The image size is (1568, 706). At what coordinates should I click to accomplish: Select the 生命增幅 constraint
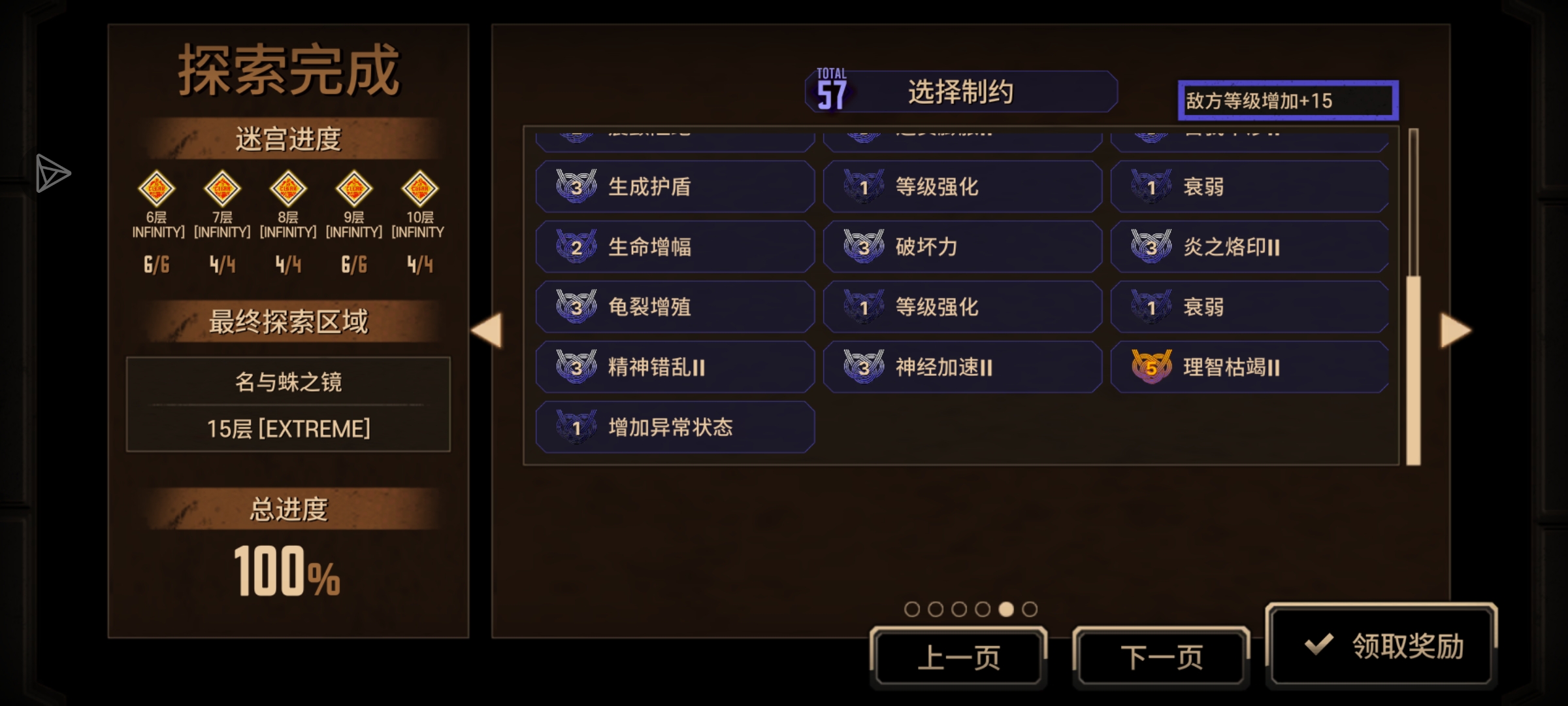tap(675, 247)
